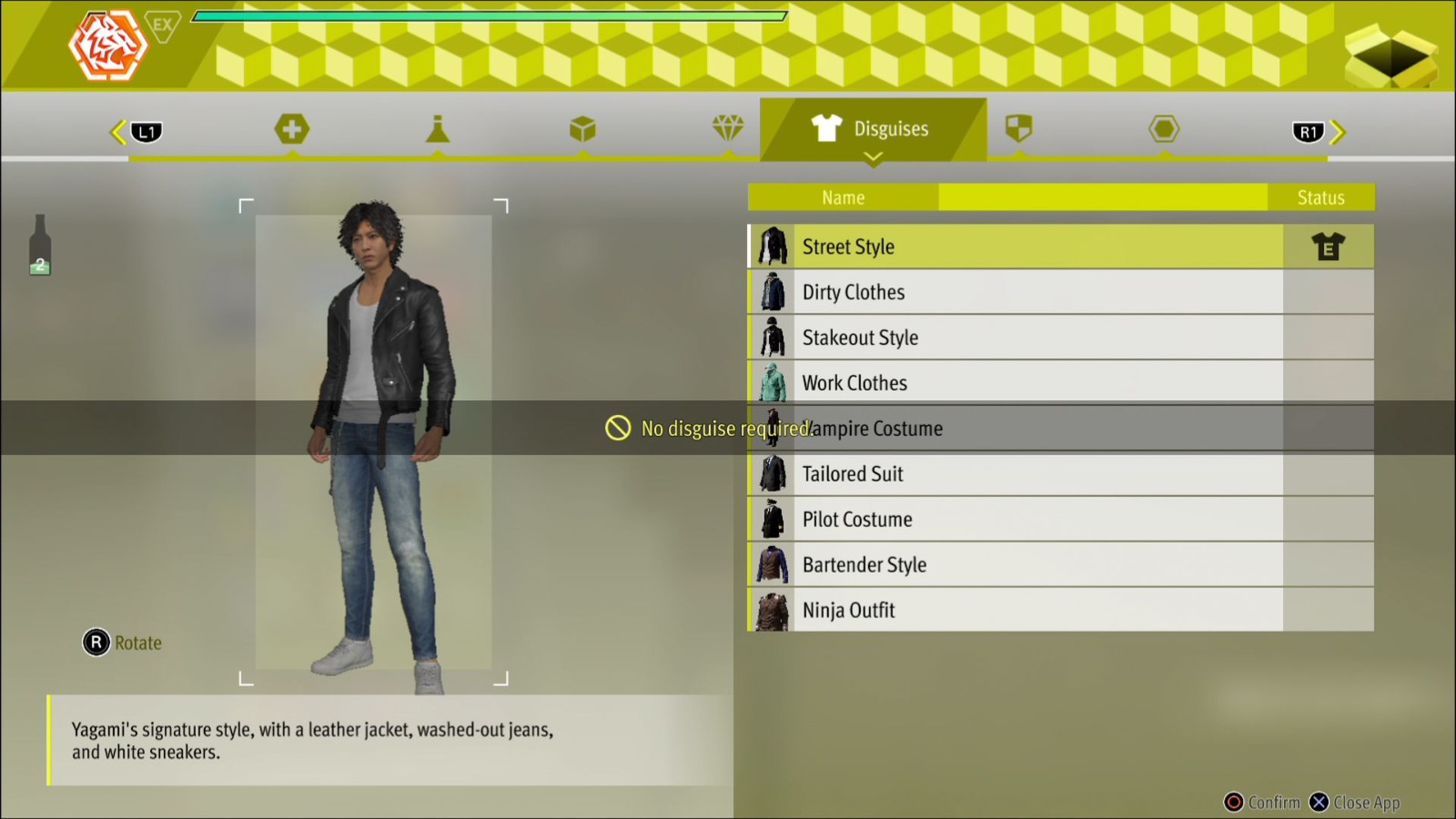Click the left chevron arrow beside L1
This screenshot has height=819, width=1456.
click(116, 131)
